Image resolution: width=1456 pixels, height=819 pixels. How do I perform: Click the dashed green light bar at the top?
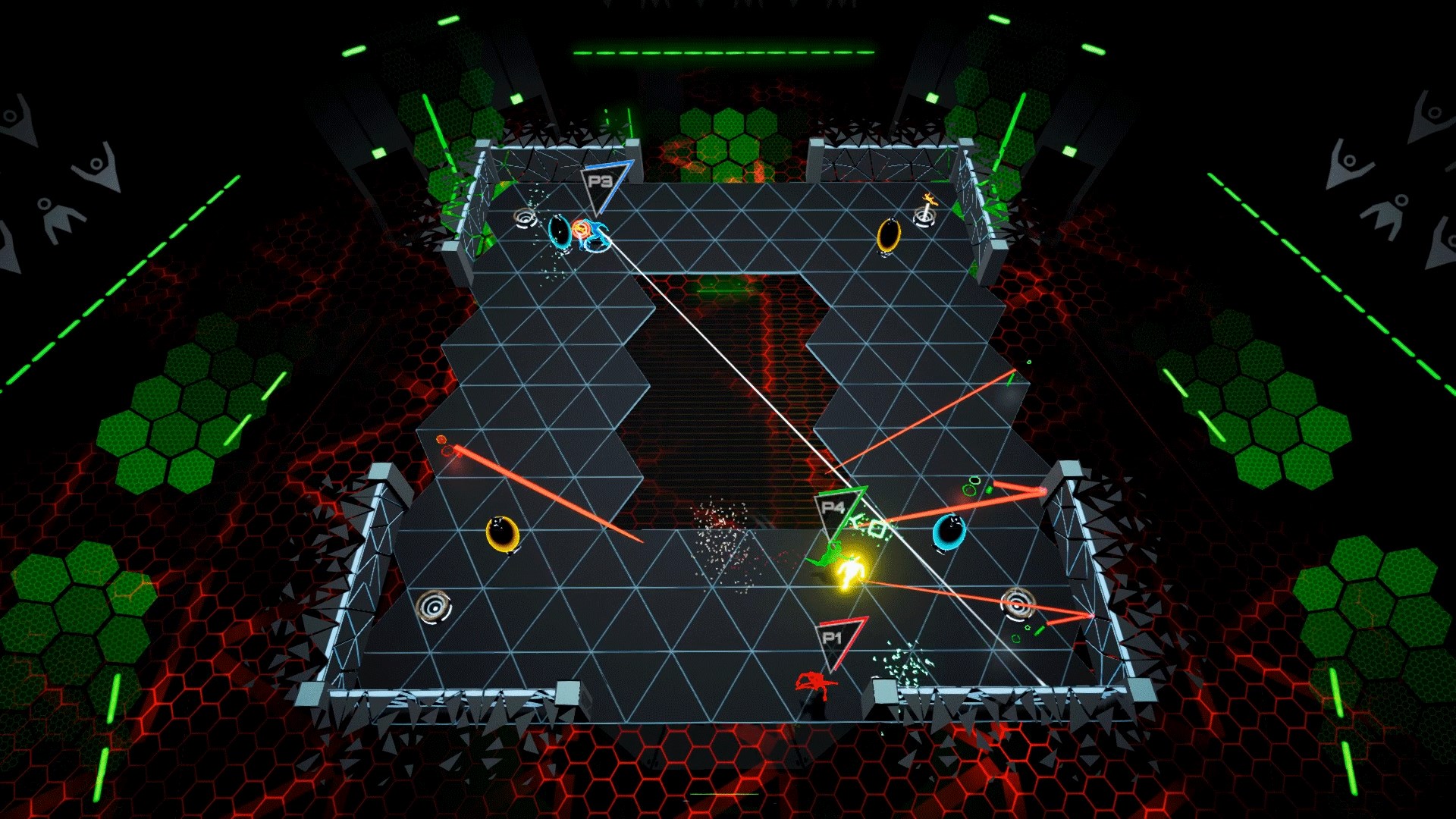pos(726,53)
